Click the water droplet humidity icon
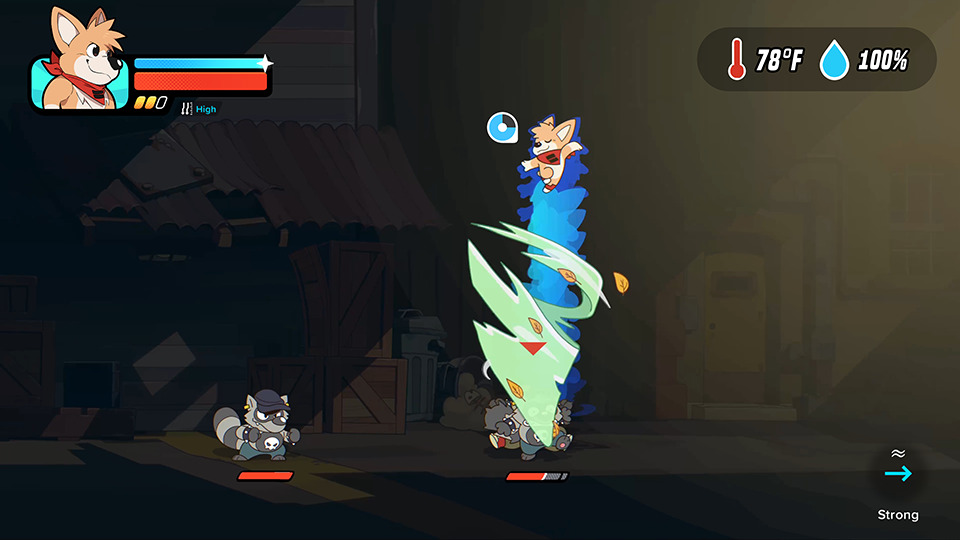The width and height of the screenshot is (960, 540). [834, 60]
